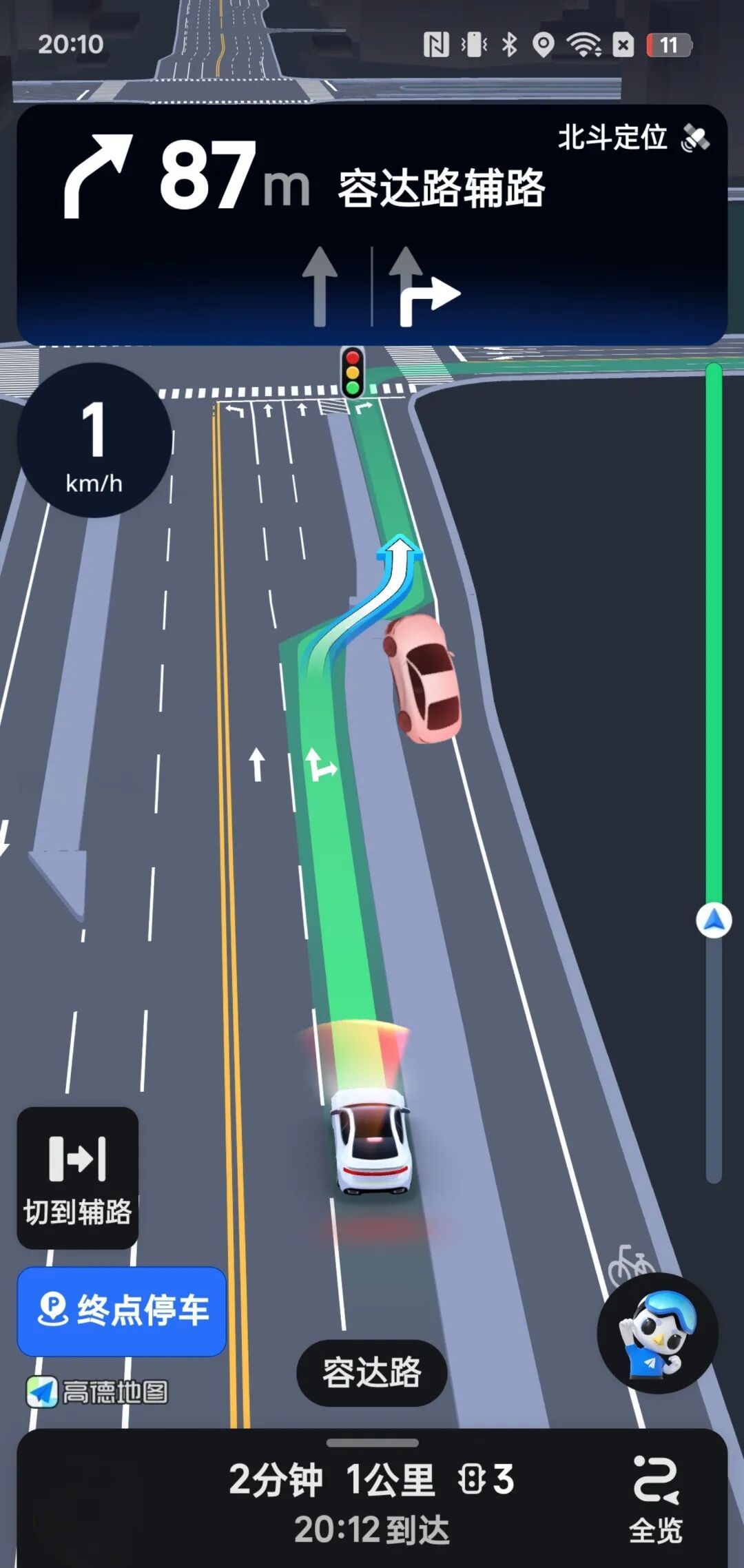The height and width of the screenshot is (1568, 744).
Task: Tap the 北斗定位 satellite positioning indicator
Action: [632, 138]
